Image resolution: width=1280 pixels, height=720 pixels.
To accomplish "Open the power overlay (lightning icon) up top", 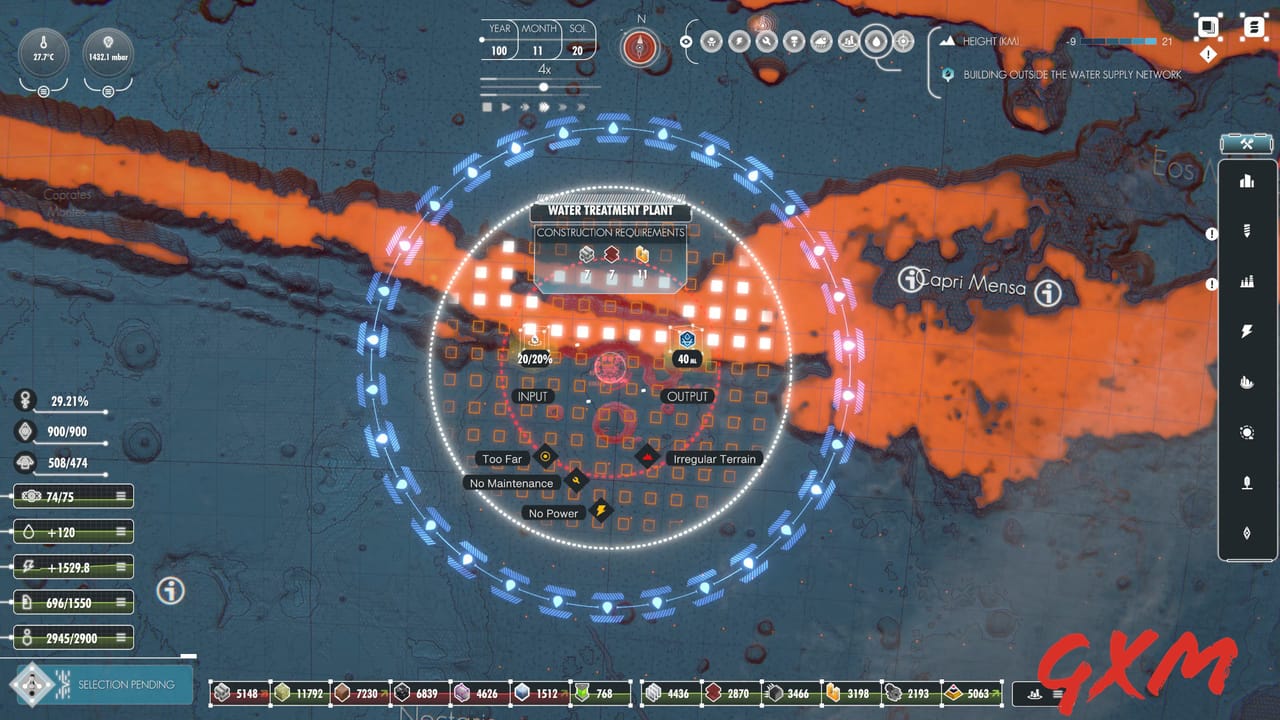I will (x=738, y=41).
